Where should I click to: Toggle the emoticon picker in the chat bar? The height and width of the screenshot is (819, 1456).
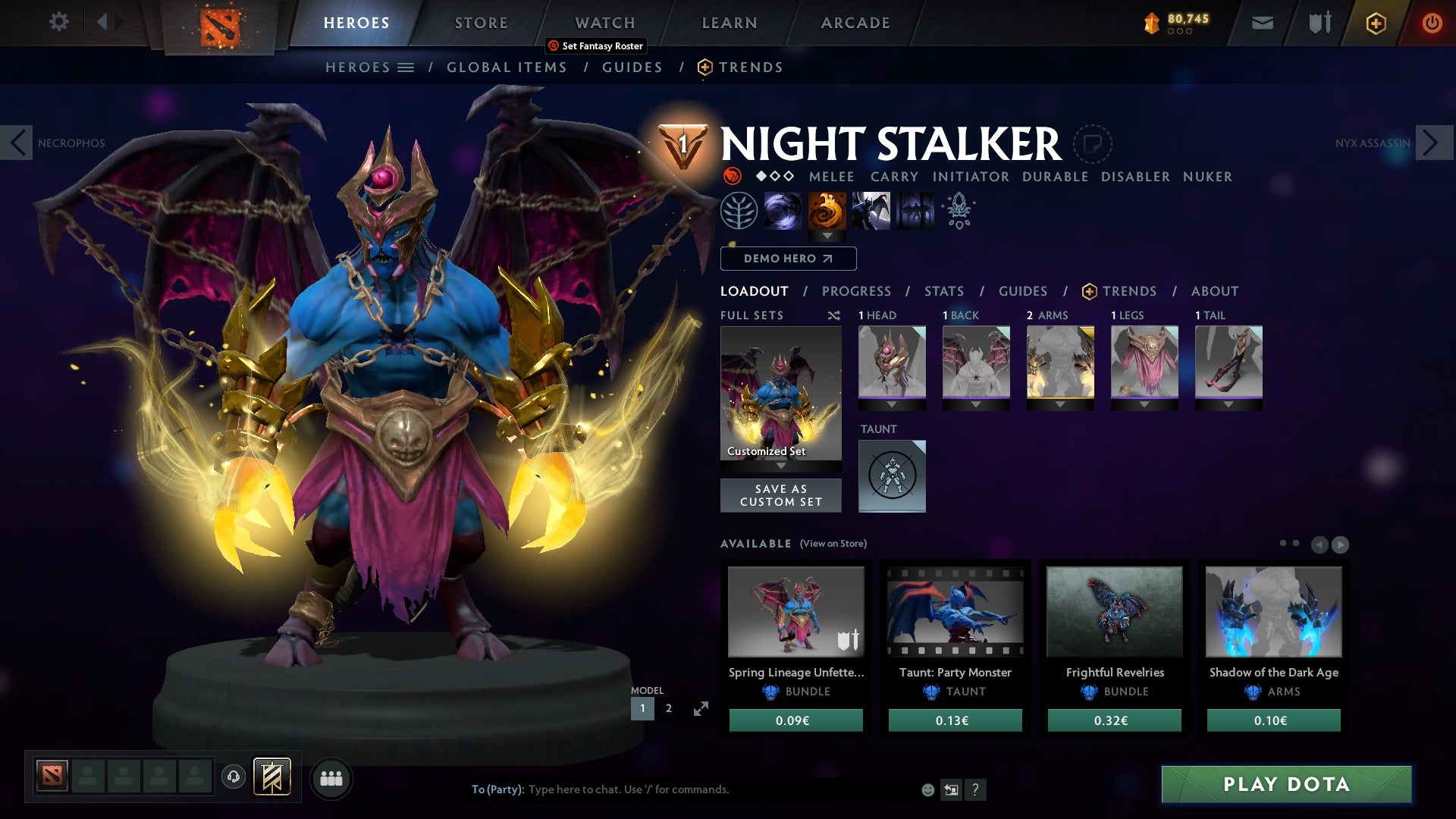tap(927, 789)
